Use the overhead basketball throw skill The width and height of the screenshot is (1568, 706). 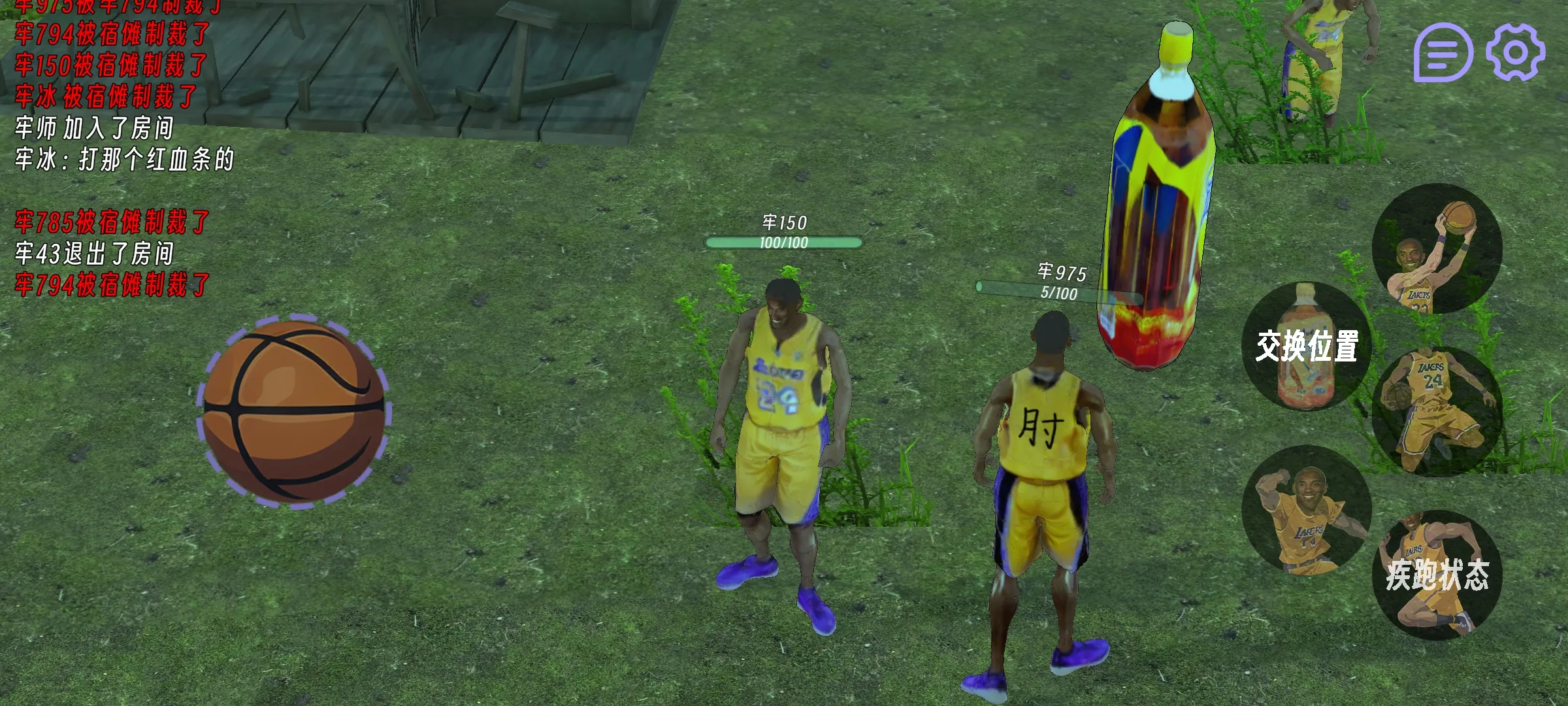pyautogui.click(x=1437, y=248)
